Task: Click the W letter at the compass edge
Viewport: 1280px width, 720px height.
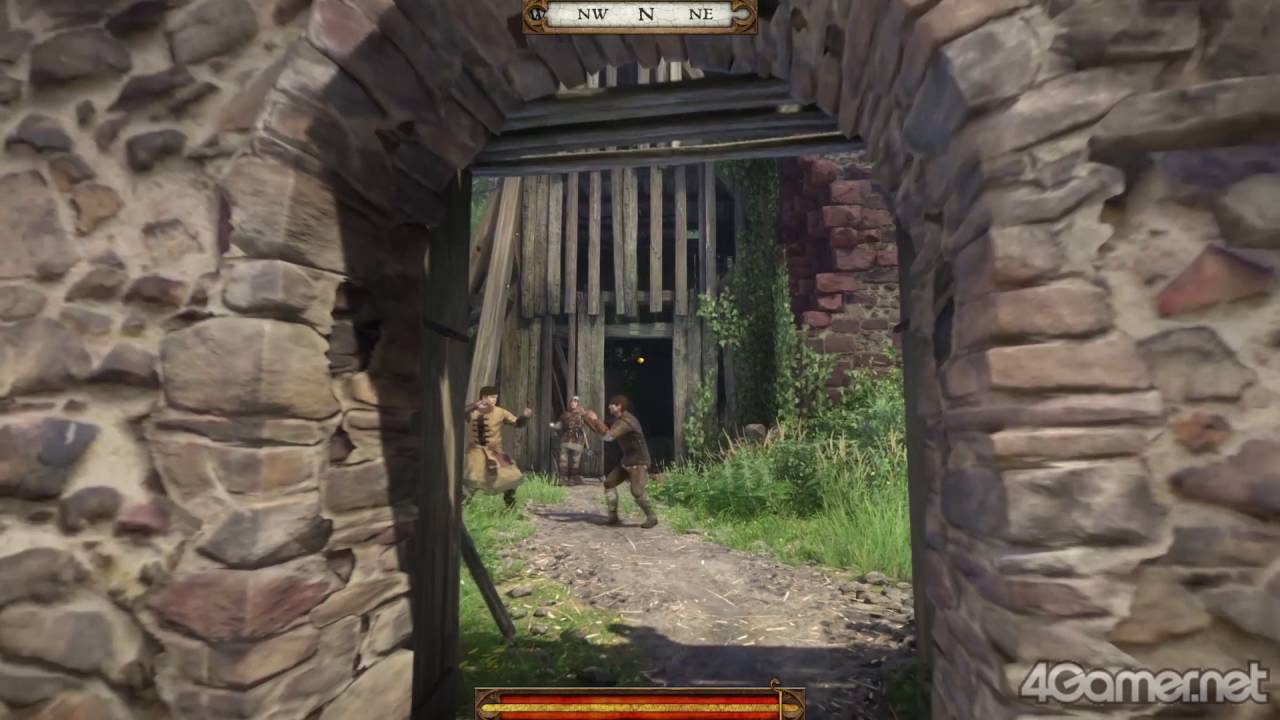Action: (x=536, y=13)
